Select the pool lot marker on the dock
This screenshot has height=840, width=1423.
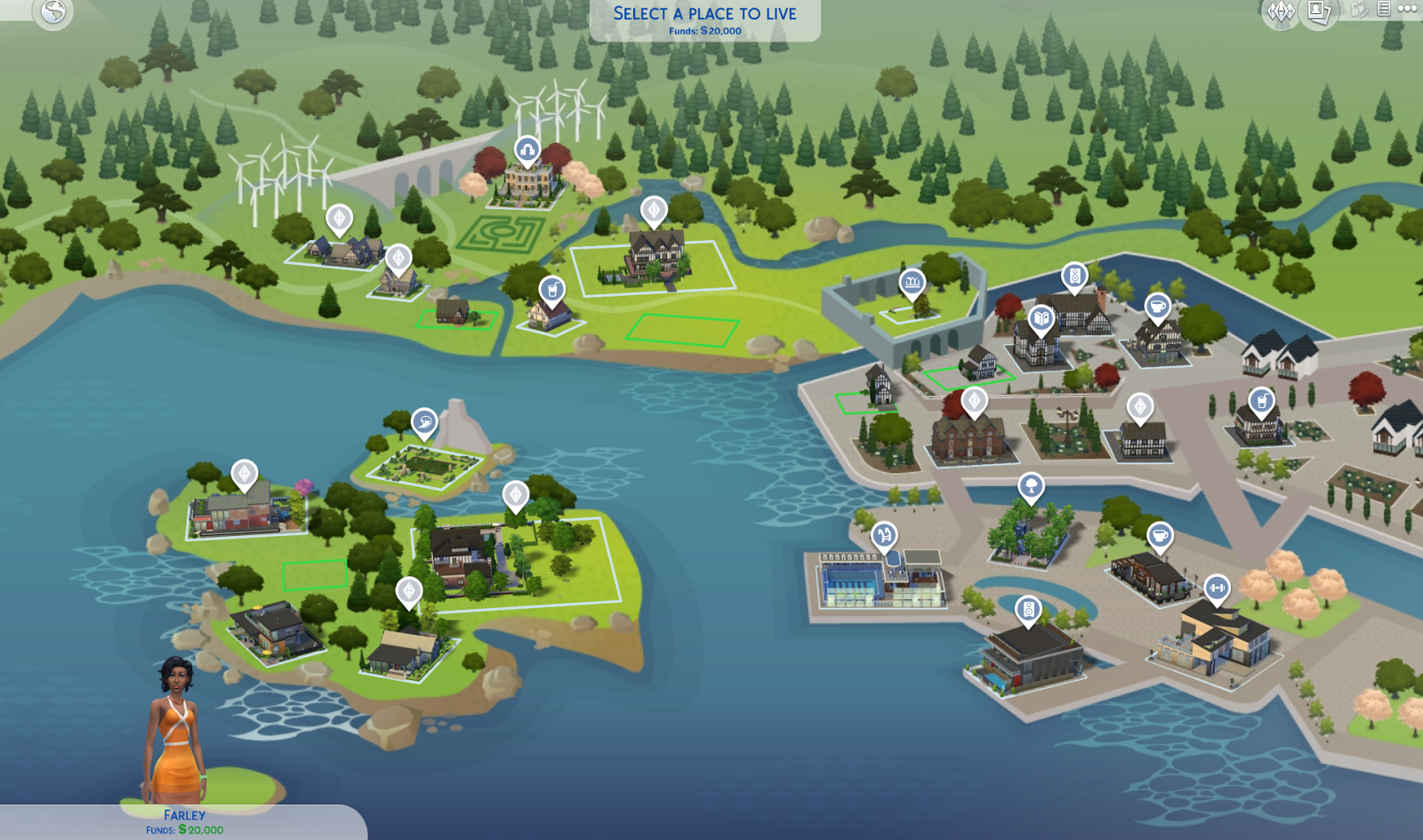point(883,534)
